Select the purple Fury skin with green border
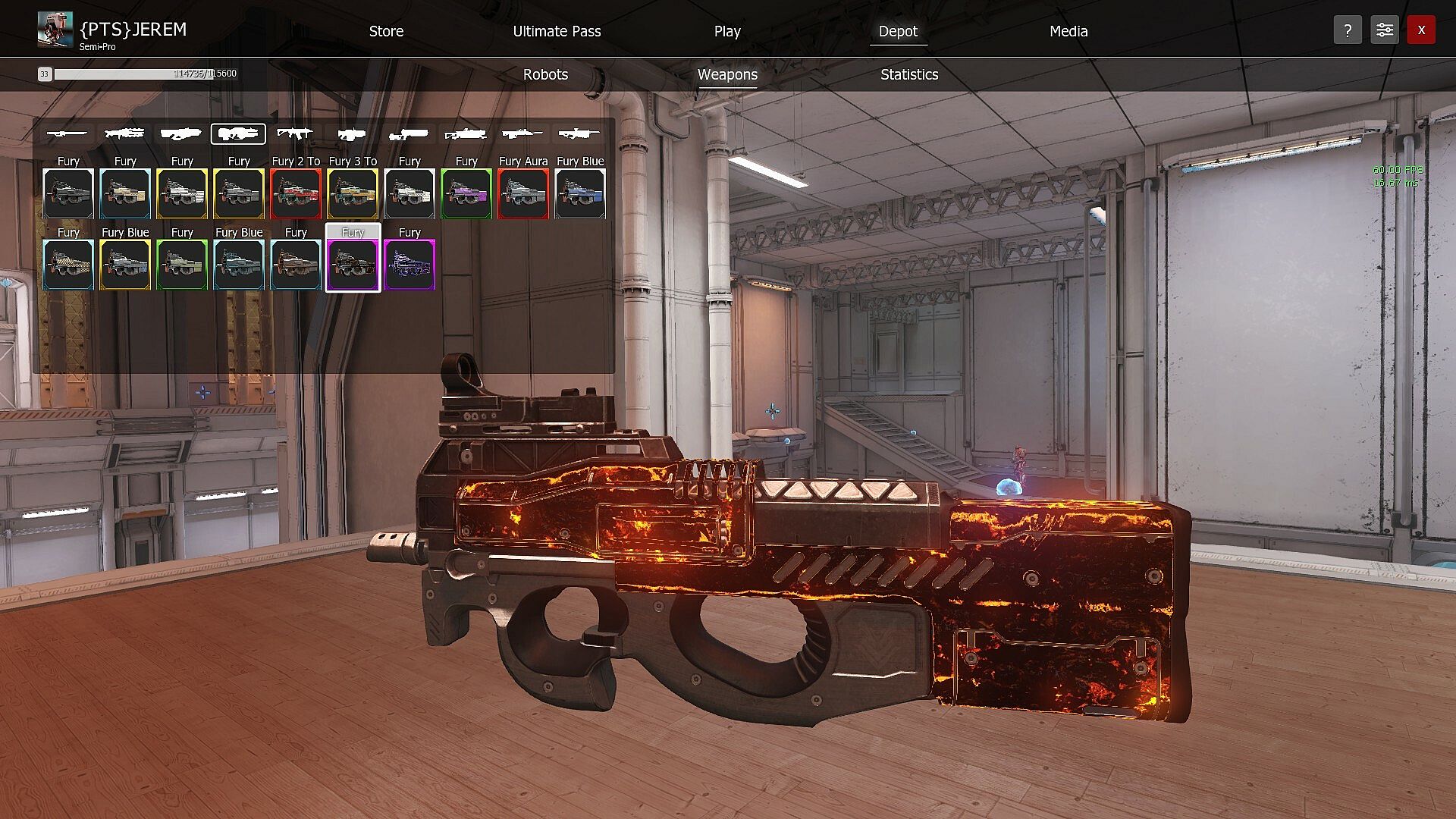The image size is (1456, 819). (x=466, y=193)
